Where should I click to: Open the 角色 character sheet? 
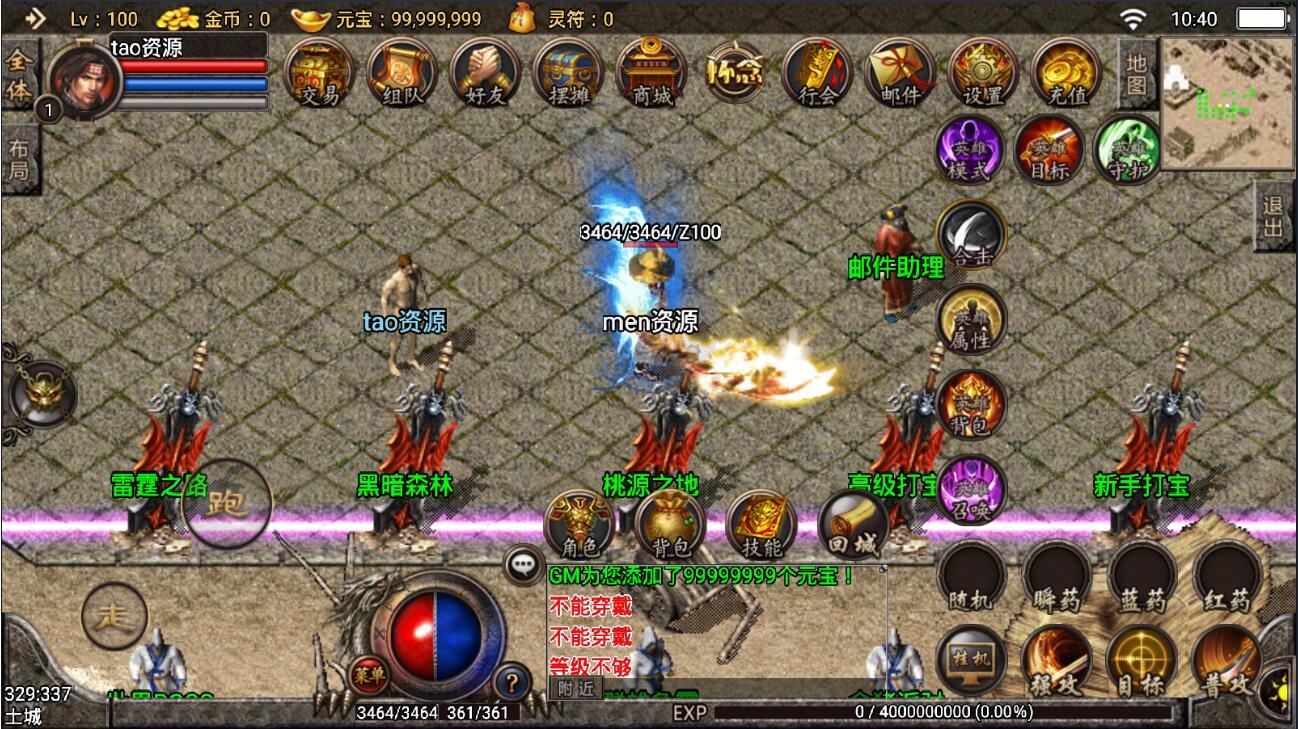[579, 524]
